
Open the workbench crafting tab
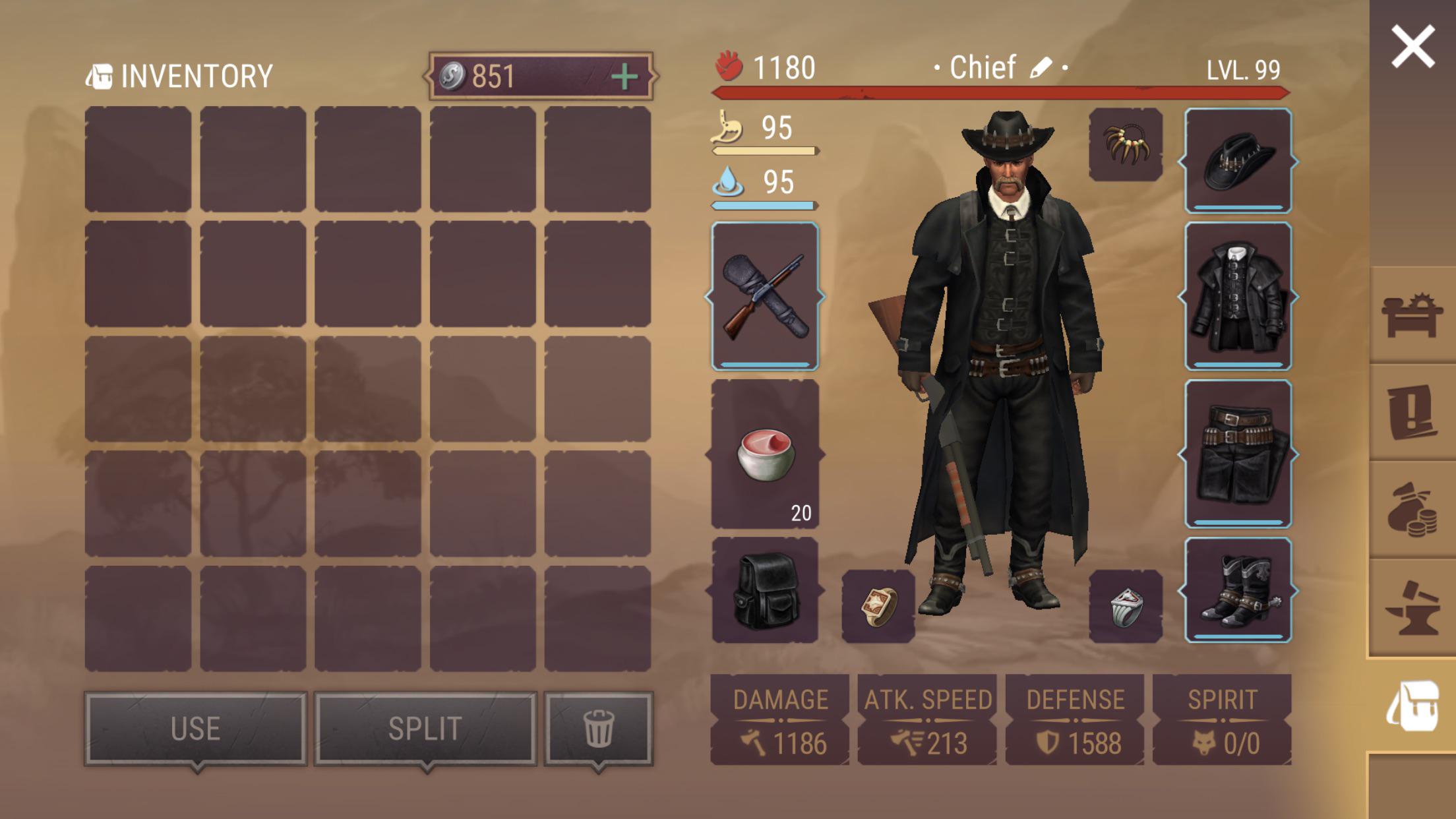[1411, 315]
